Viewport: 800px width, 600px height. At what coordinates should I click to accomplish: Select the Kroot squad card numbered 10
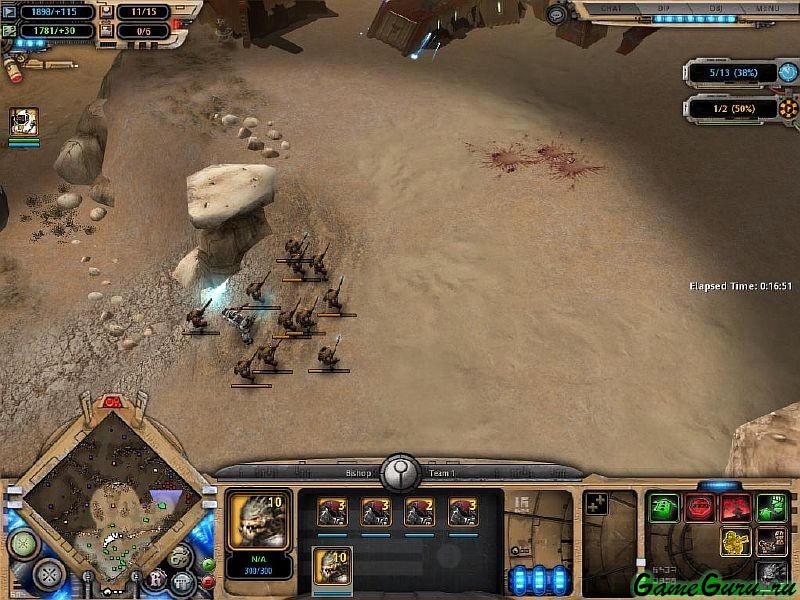[x=333, y=565]
